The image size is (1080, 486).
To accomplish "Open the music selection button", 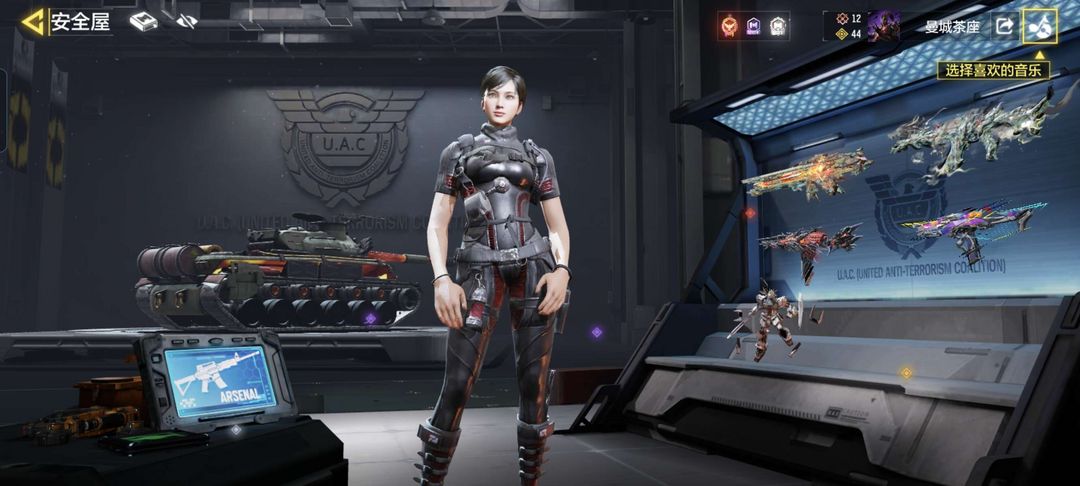I will click(x=1038, y=26).
